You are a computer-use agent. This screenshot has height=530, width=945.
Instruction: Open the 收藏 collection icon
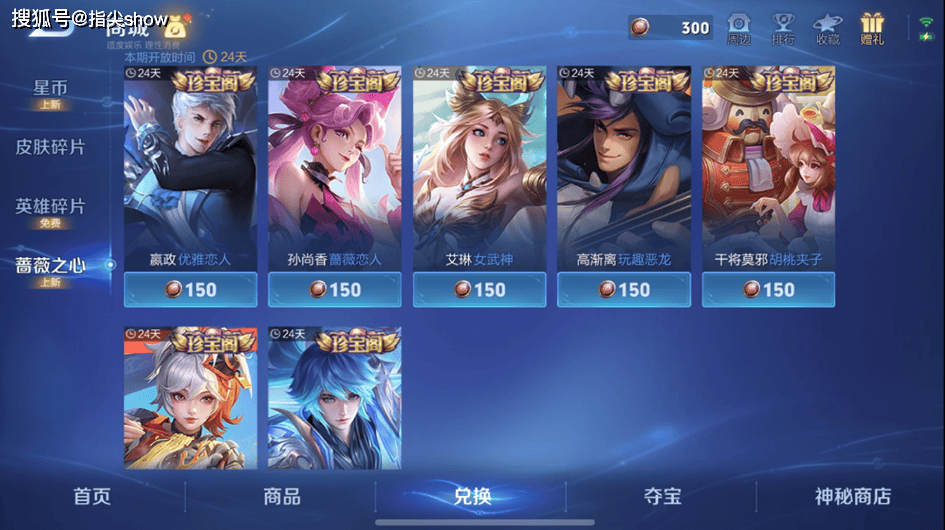pyautogui.click(x=827, y=28)
